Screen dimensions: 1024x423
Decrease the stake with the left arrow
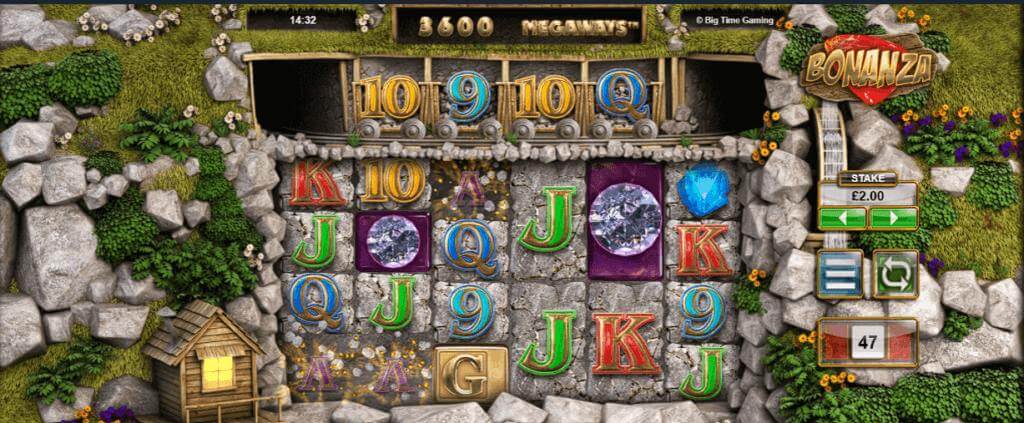pos(842,217)
